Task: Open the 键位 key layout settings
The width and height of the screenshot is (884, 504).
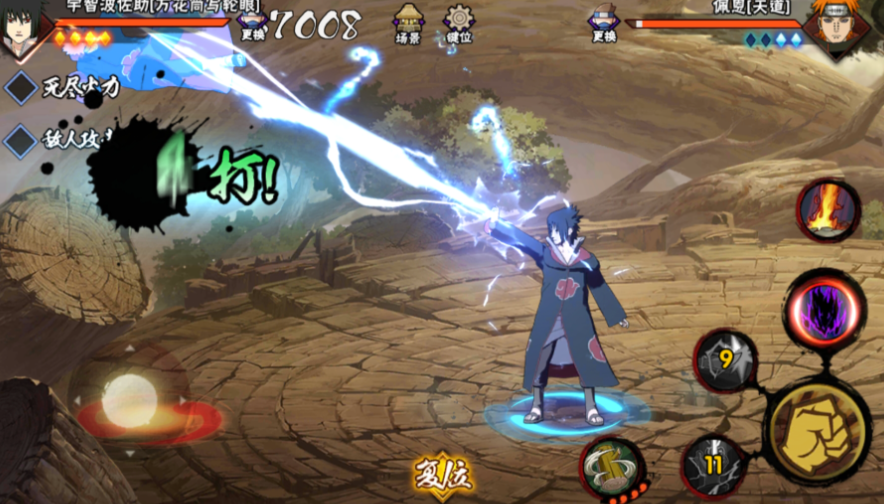Action: [458, 22]
